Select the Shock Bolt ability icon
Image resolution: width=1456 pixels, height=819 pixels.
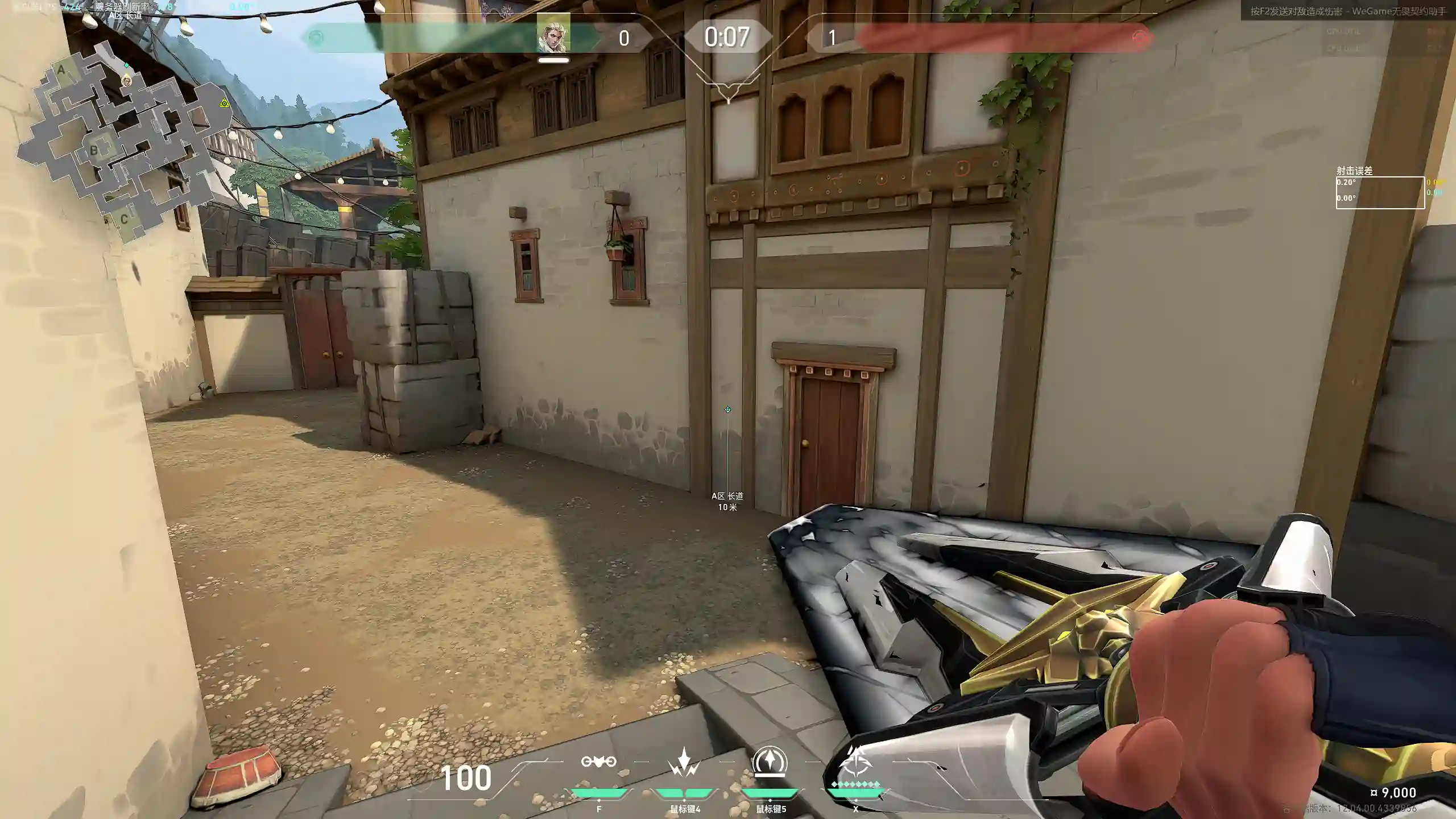(684, 762)
